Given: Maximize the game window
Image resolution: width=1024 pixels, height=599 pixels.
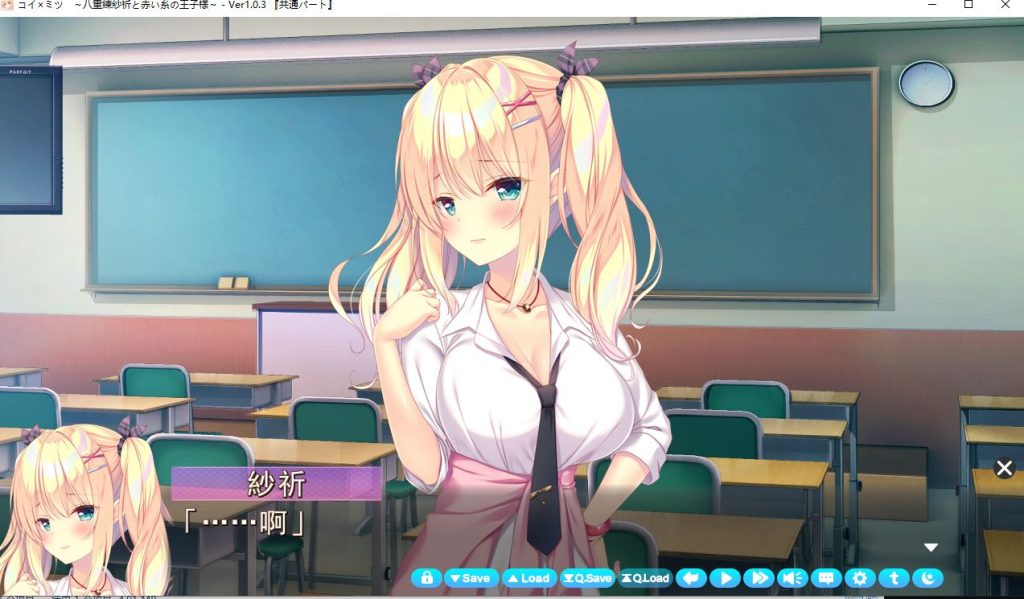Looking at the screenshot, I should point(968,5).
